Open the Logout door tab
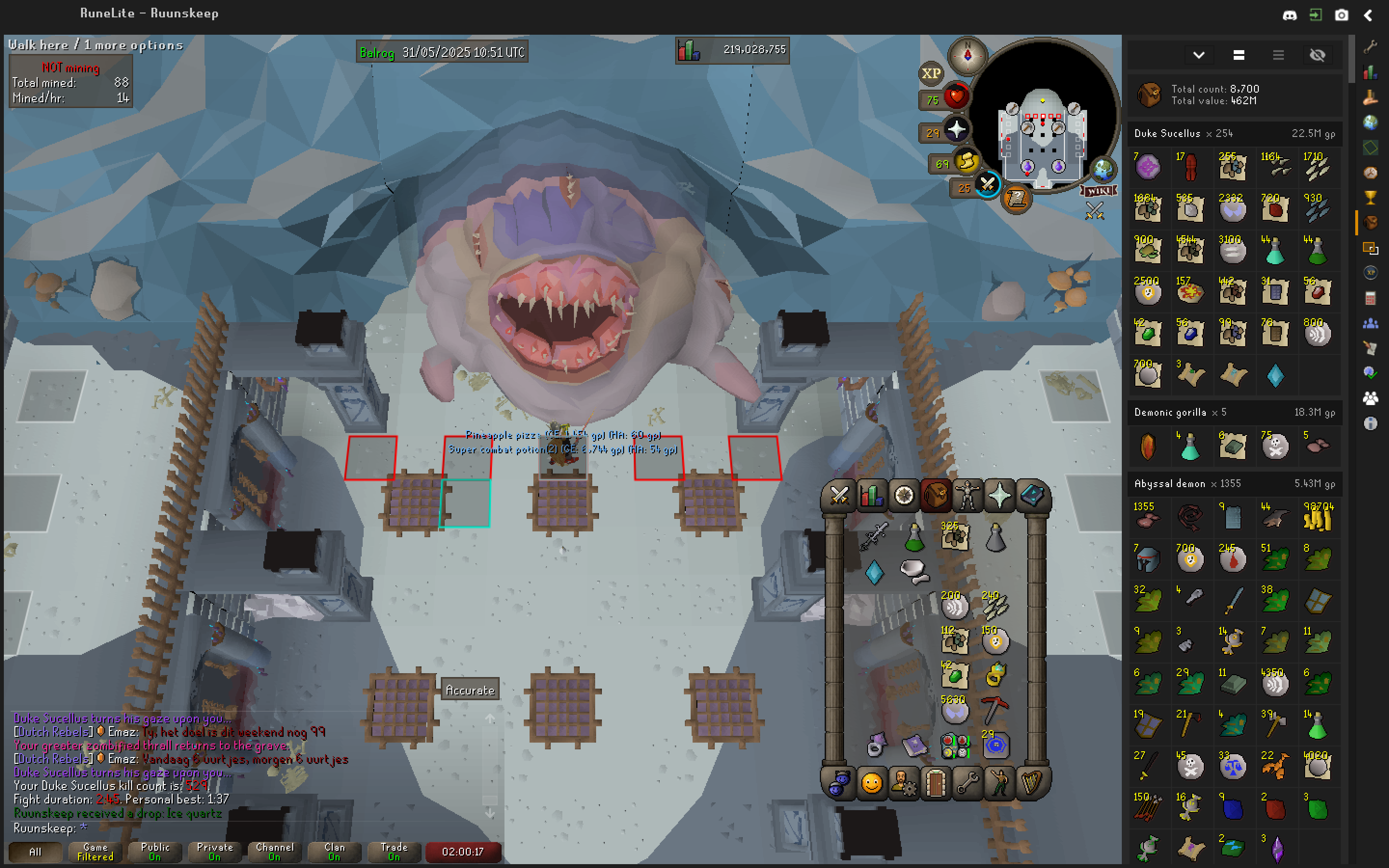Screen dimensions: 1389x868 pyautogui.click(x=936, y=783)
